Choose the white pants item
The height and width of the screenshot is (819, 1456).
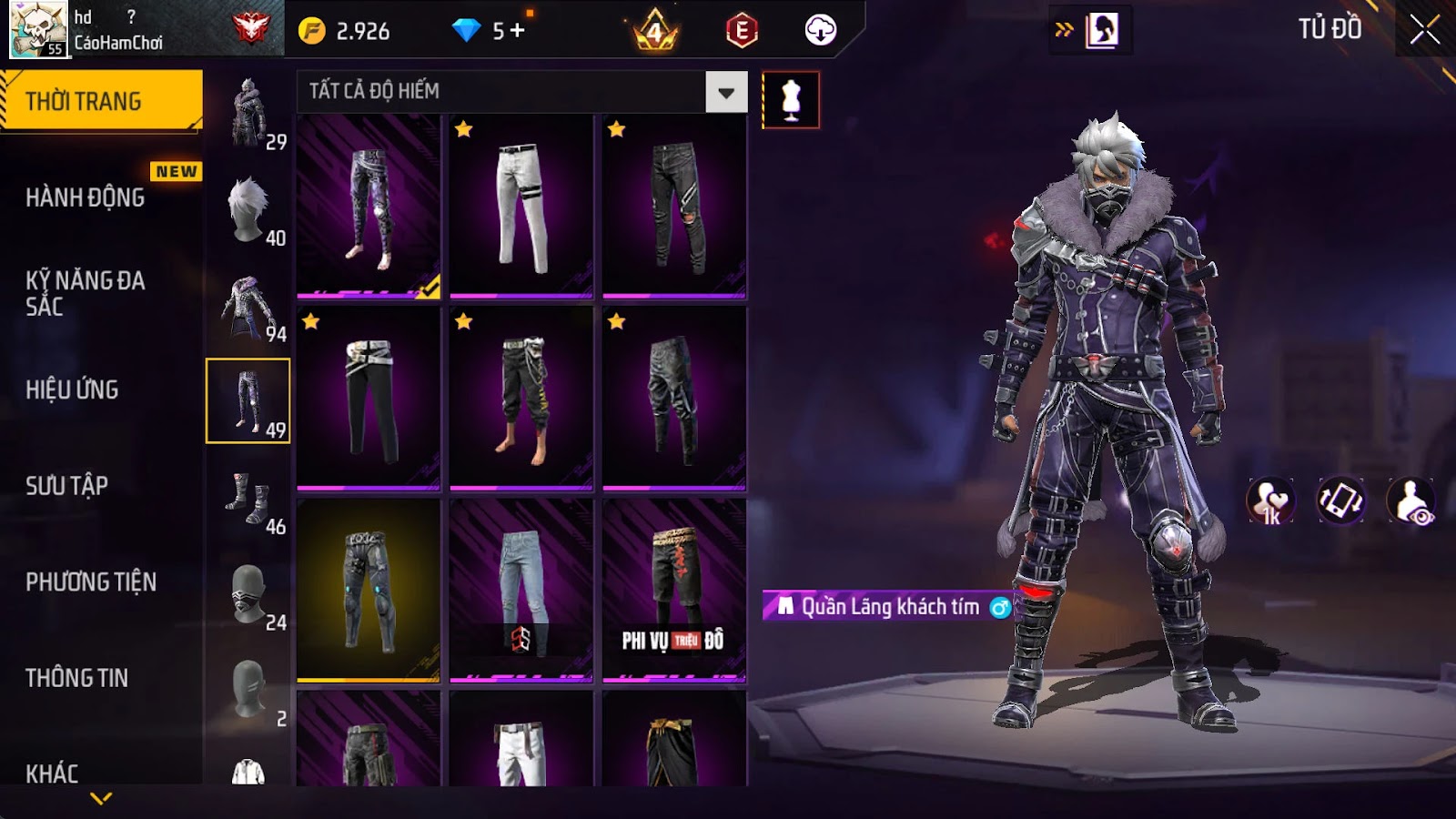point(521,207)
